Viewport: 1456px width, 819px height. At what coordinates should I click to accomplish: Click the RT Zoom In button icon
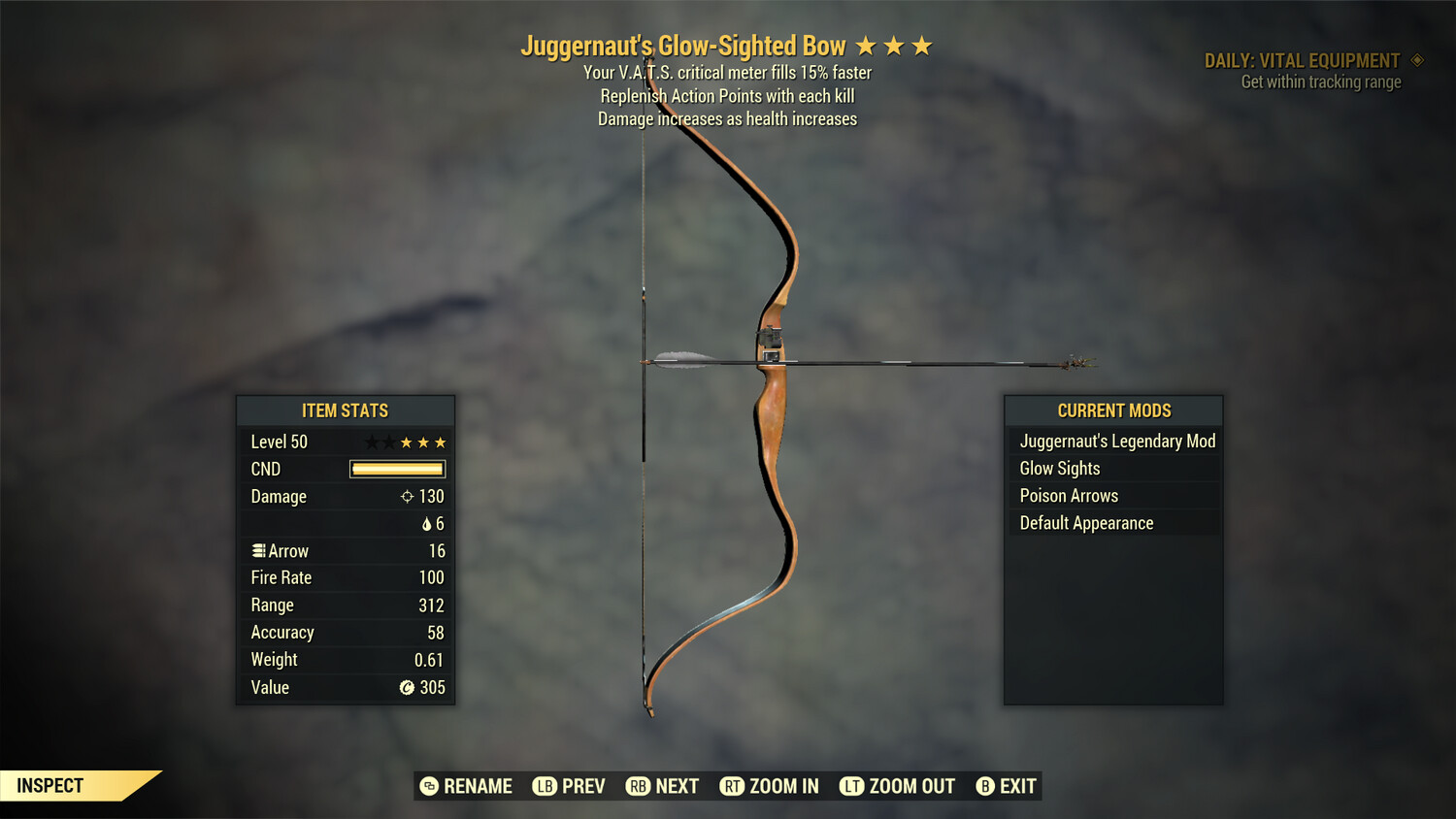[733, 786]
